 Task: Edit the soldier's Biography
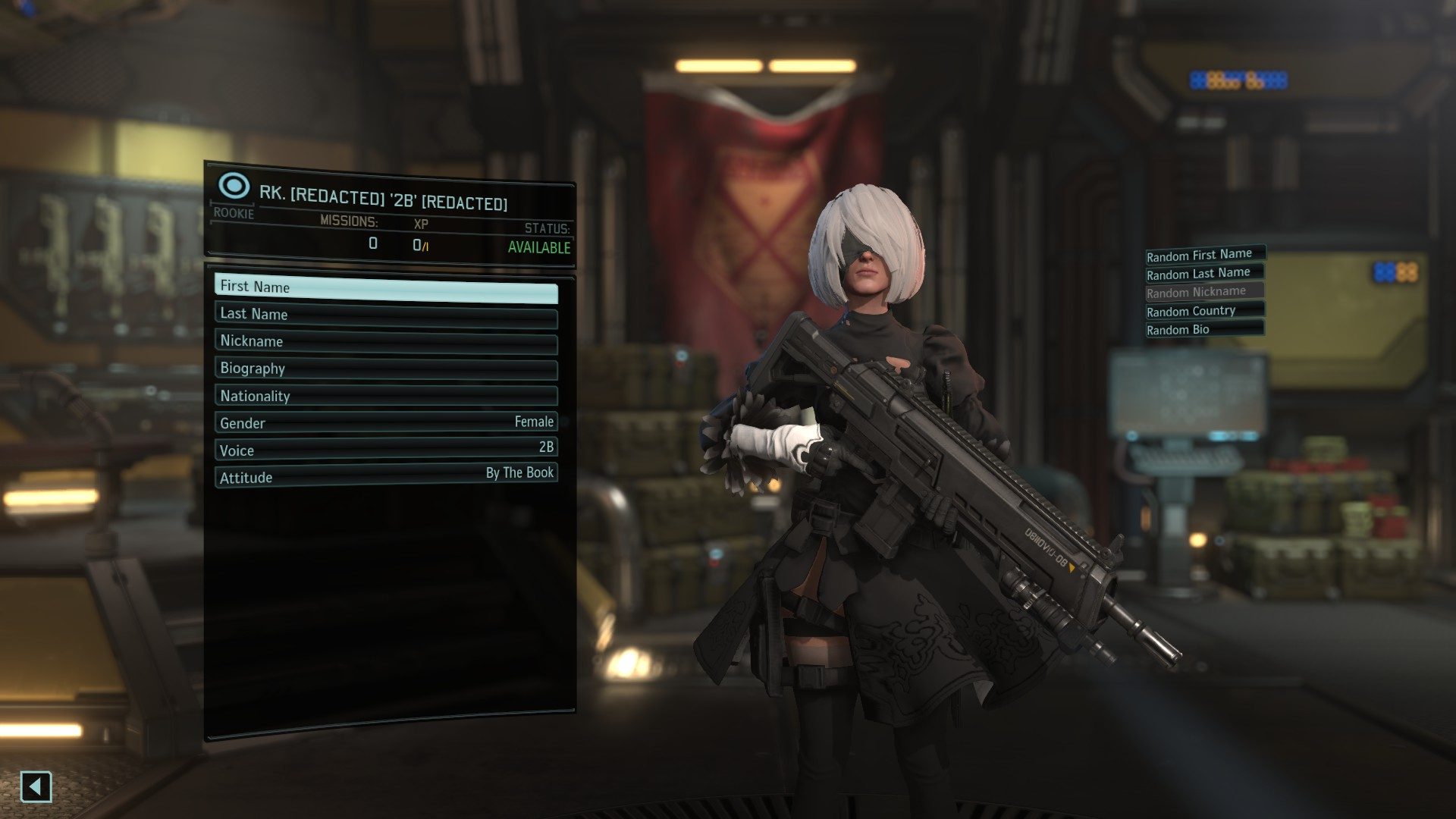(x=385, y=369)
